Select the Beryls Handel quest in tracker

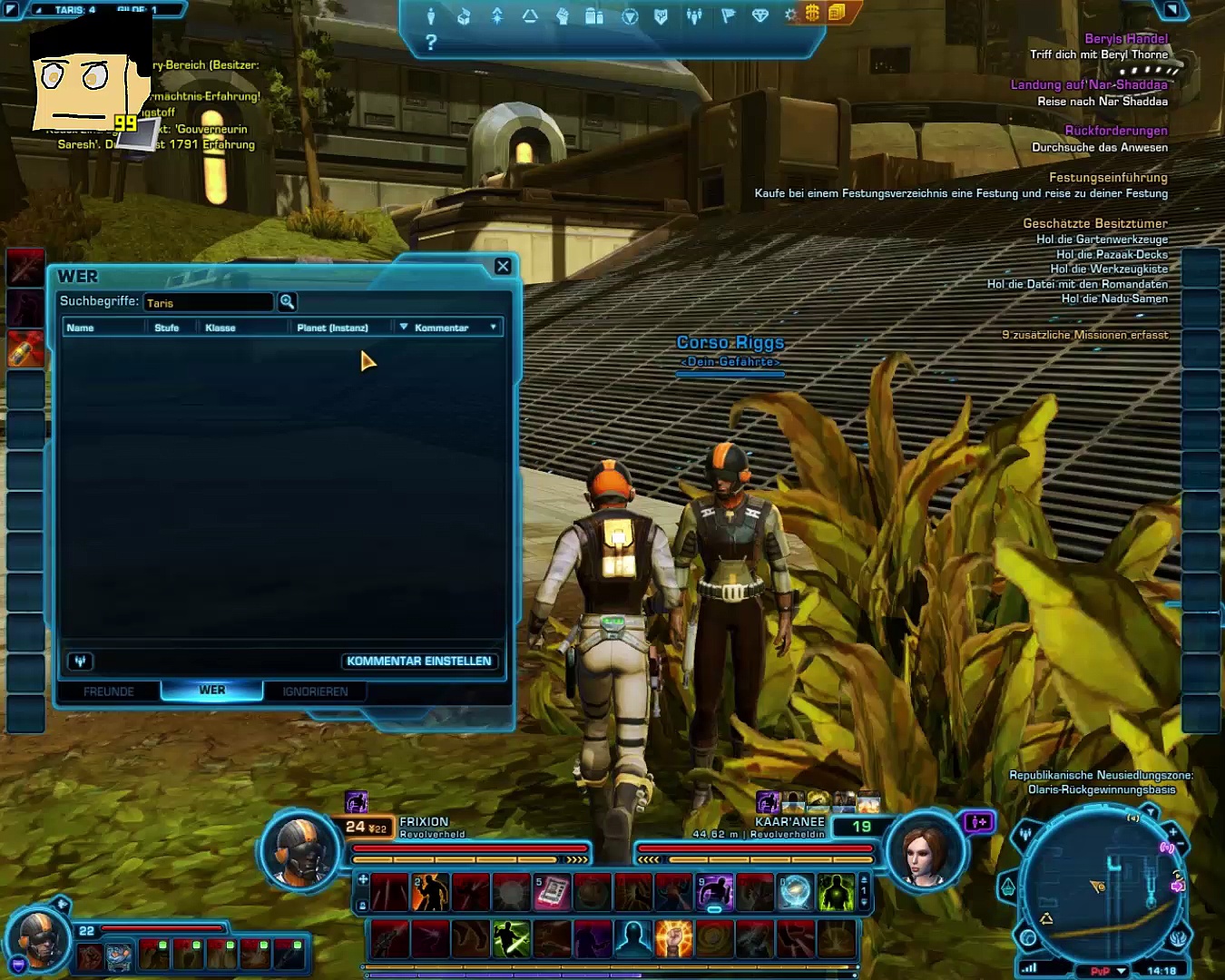pos(1126,38)
